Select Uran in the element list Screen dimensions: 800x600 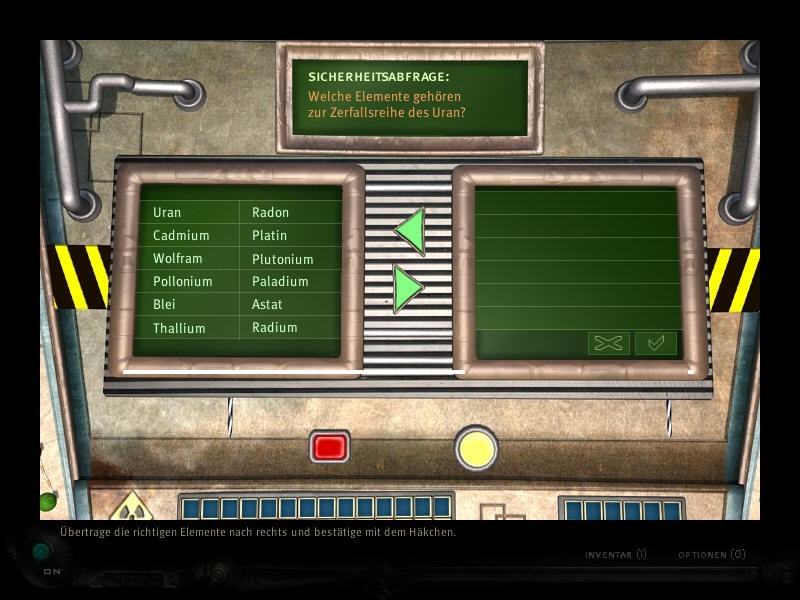(x=167, y=212)
